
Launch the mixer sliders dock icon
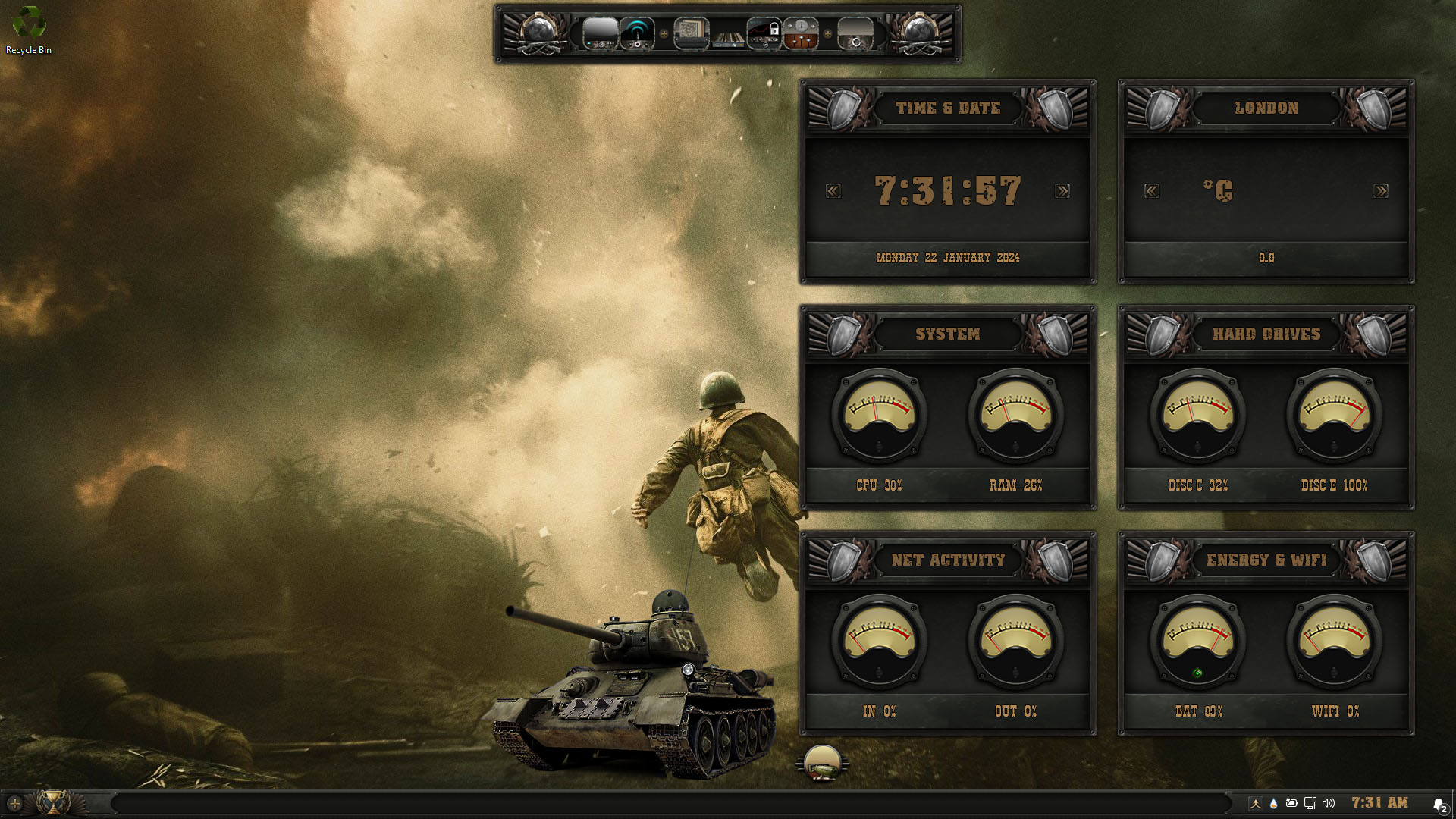(801, 34)
